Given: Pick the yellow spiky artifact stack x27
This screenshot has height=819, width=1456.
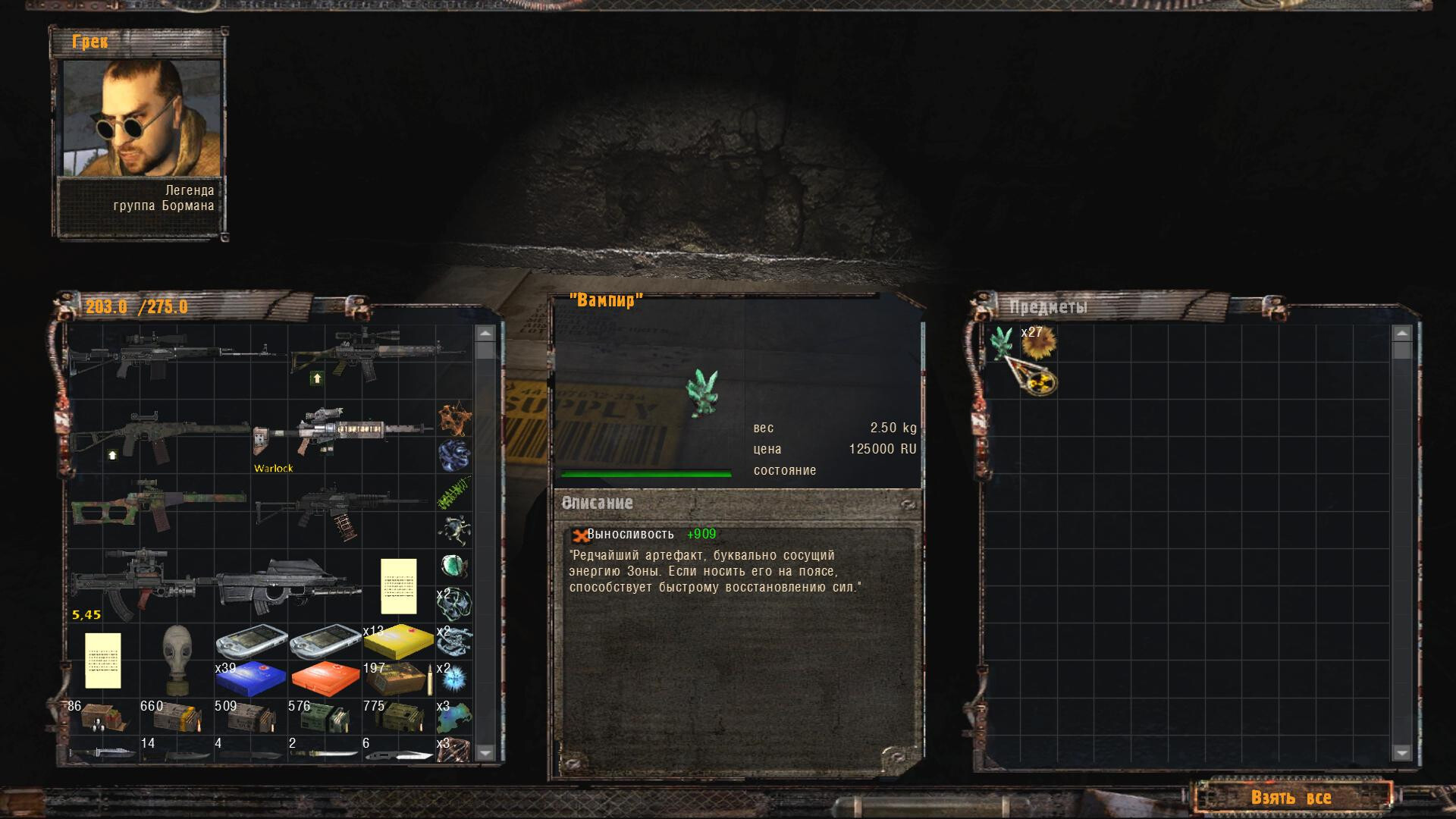Looking at the screenshot, I should click(1038, 344).
